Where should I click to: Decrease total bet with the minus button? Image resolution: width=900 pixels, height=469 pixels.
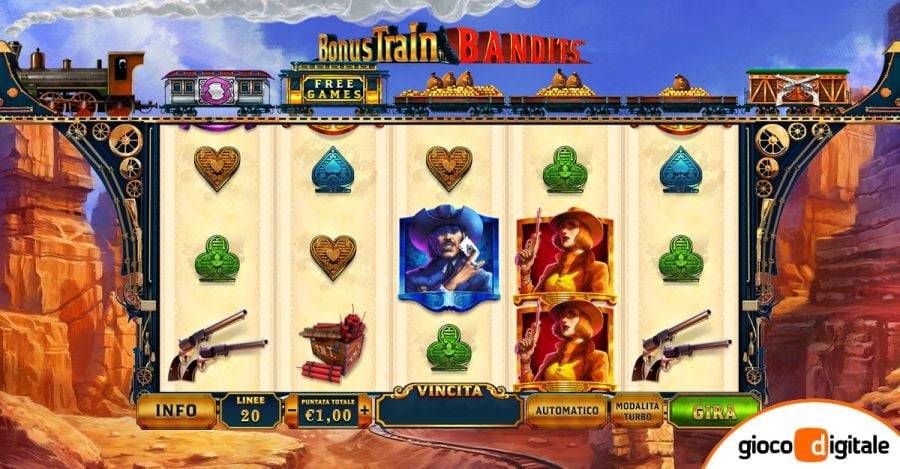click(x=291, y=410)
